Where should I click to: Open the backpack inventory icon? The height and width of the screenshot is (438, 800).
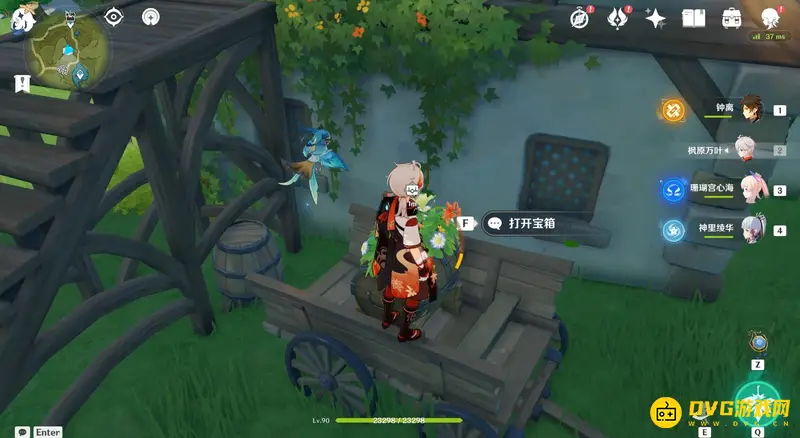point(732,18)
